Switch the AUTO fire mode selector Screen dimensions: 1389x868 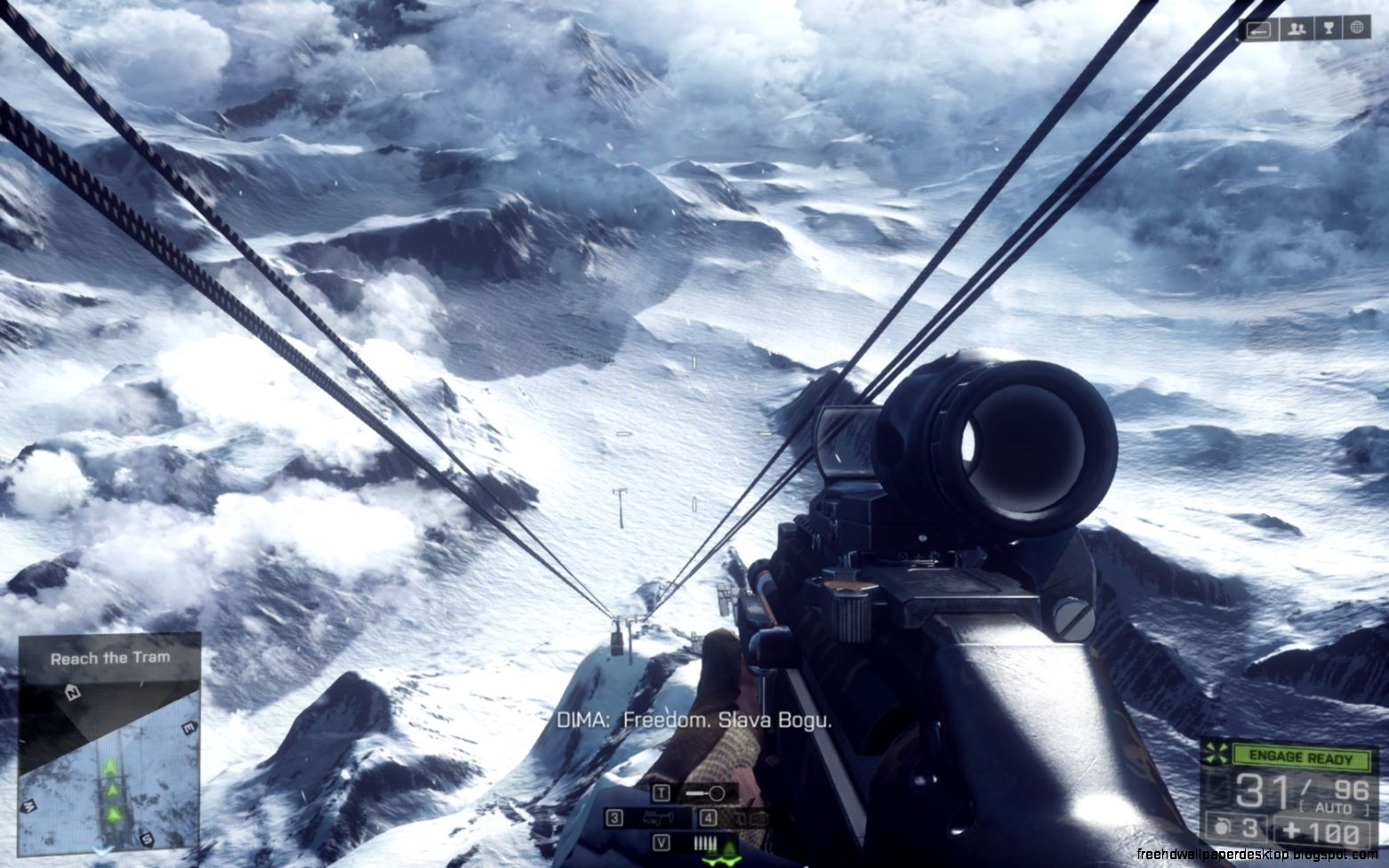(x=1333, y=806)
